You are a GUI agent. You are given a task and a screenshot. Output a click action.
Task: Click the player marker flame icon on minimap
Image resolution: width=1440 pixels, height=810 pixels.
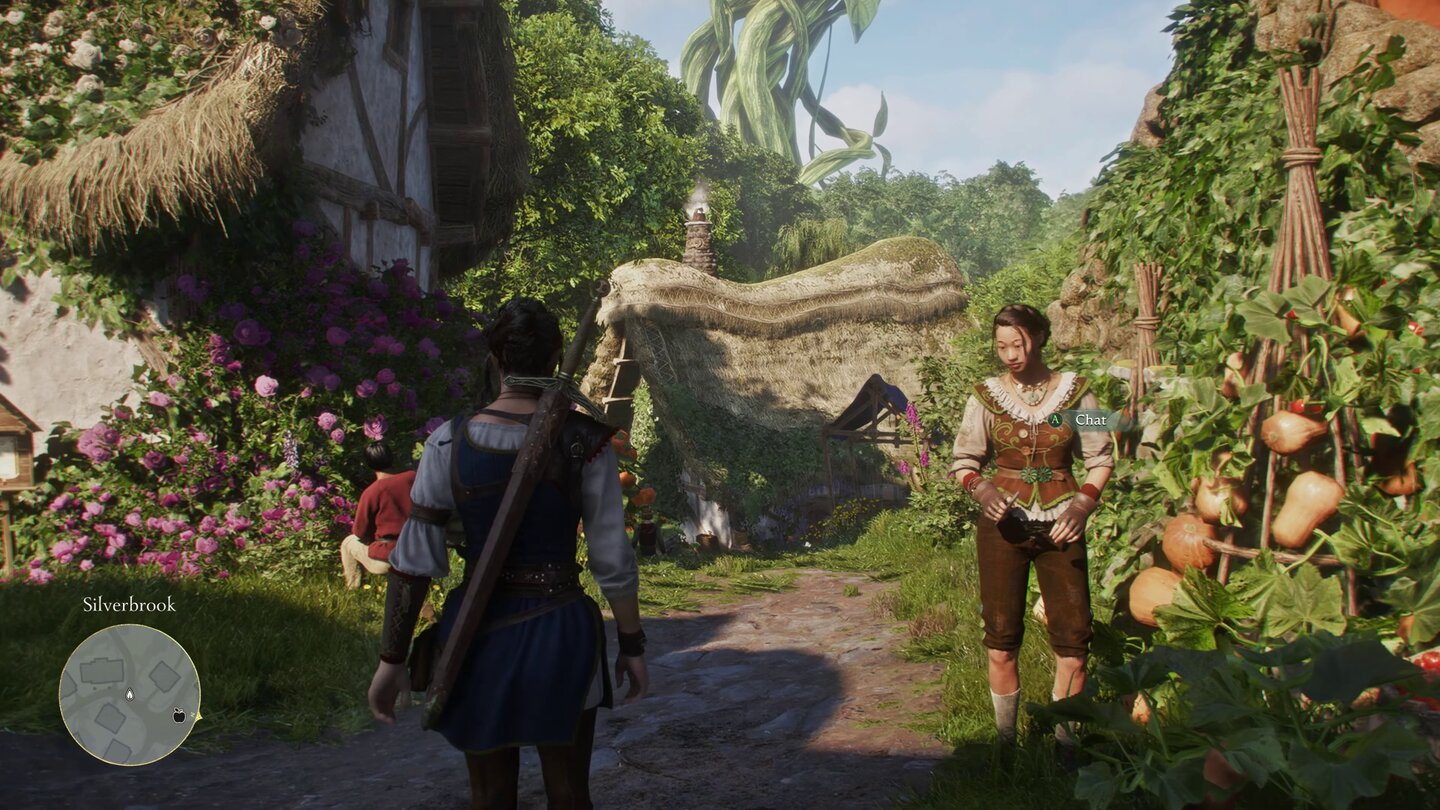[129, 694]
